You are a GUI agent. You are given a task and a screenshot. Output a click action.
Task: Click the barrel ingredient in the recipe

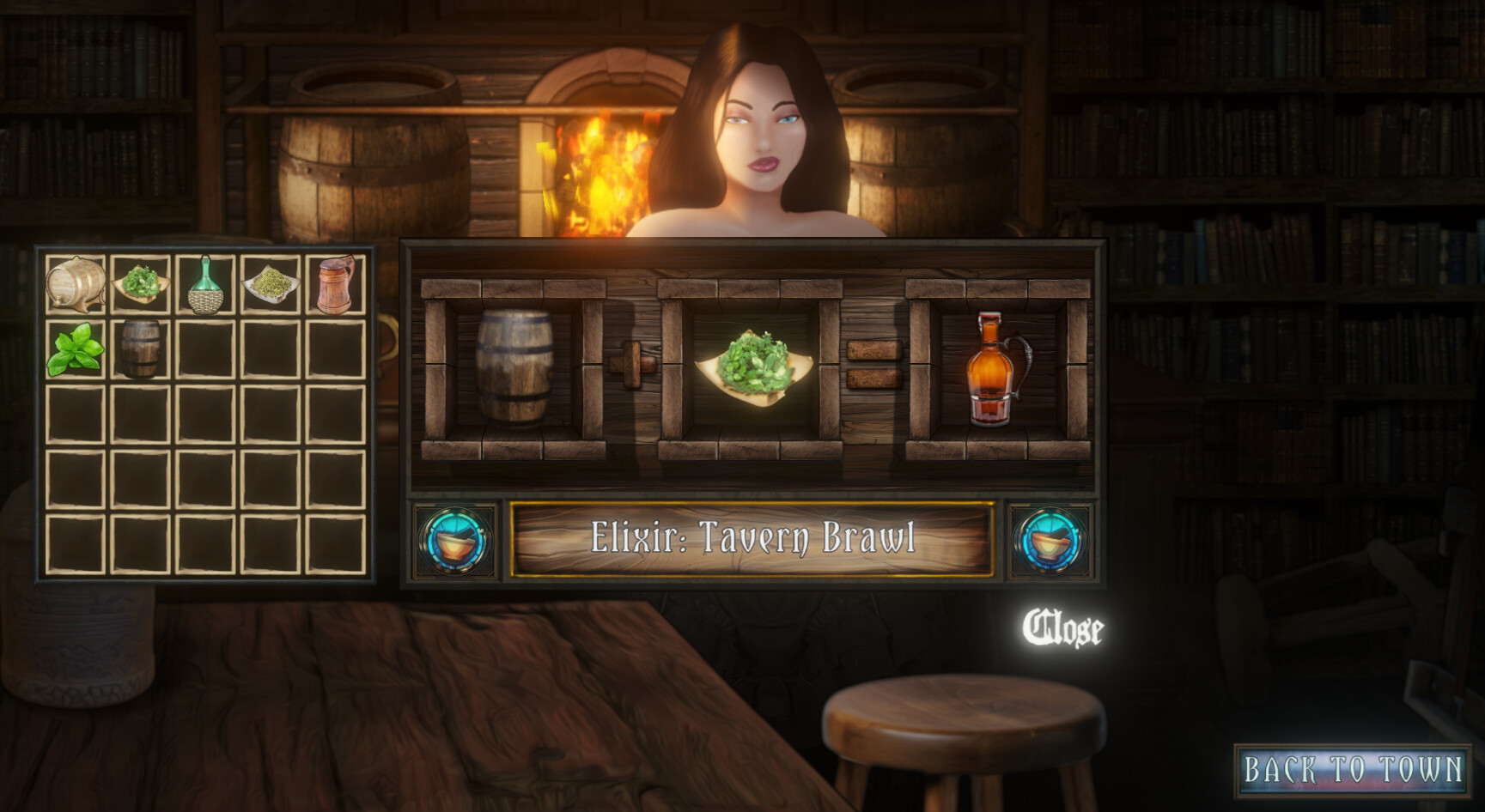pos(514,367)
